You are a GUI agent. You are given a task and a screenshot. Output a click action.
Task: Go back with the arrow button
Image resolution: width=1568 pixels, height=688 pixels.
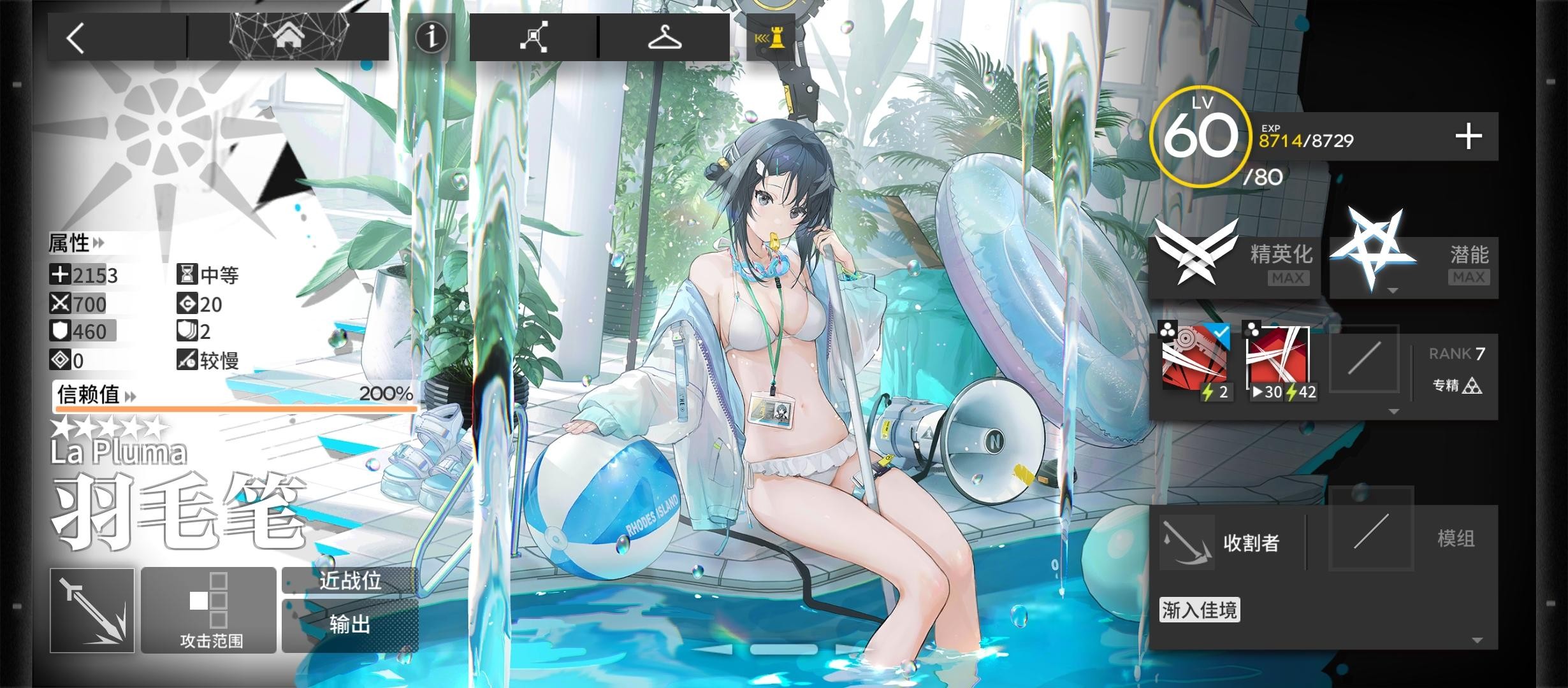click(76, 38)
